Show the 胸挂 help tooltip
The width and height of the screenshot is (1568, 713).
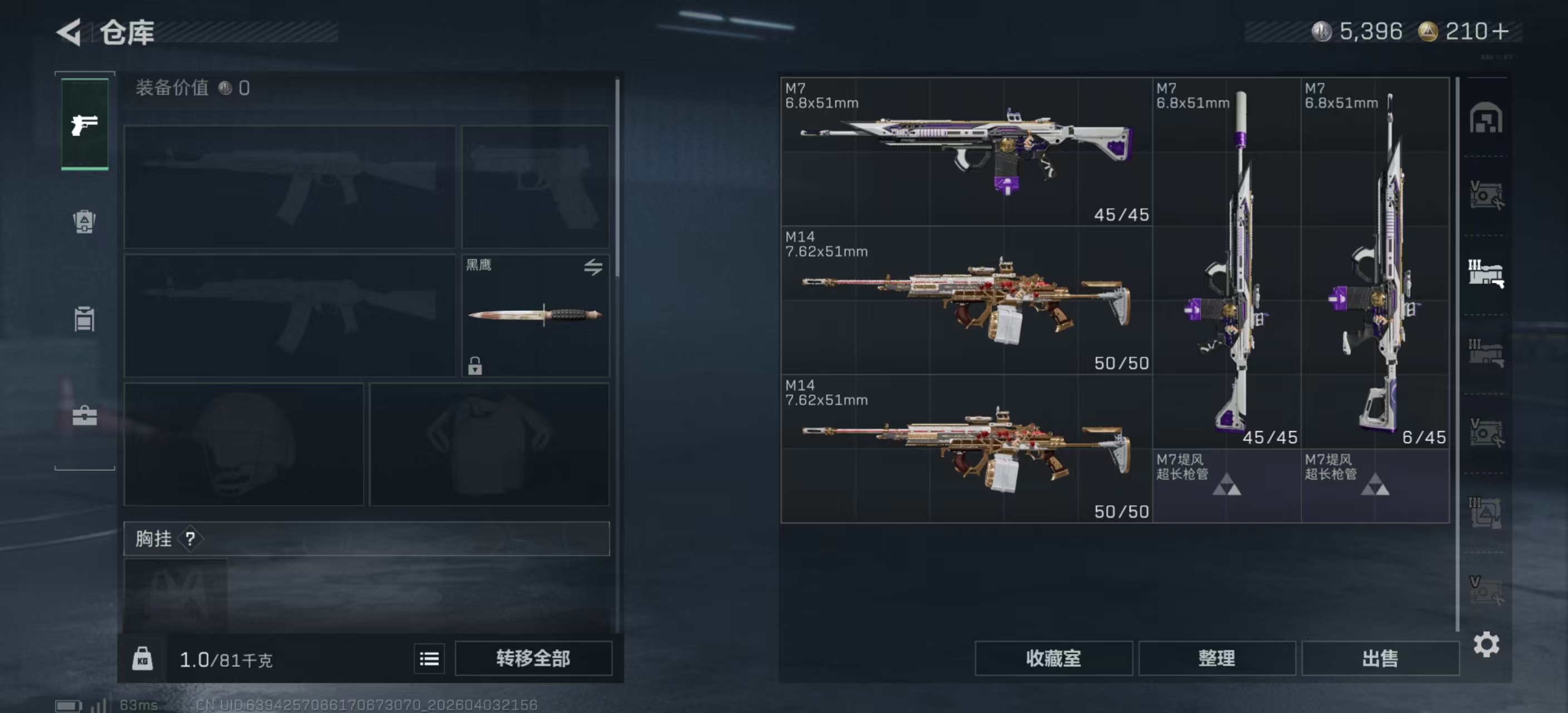(x=190, y=539)
